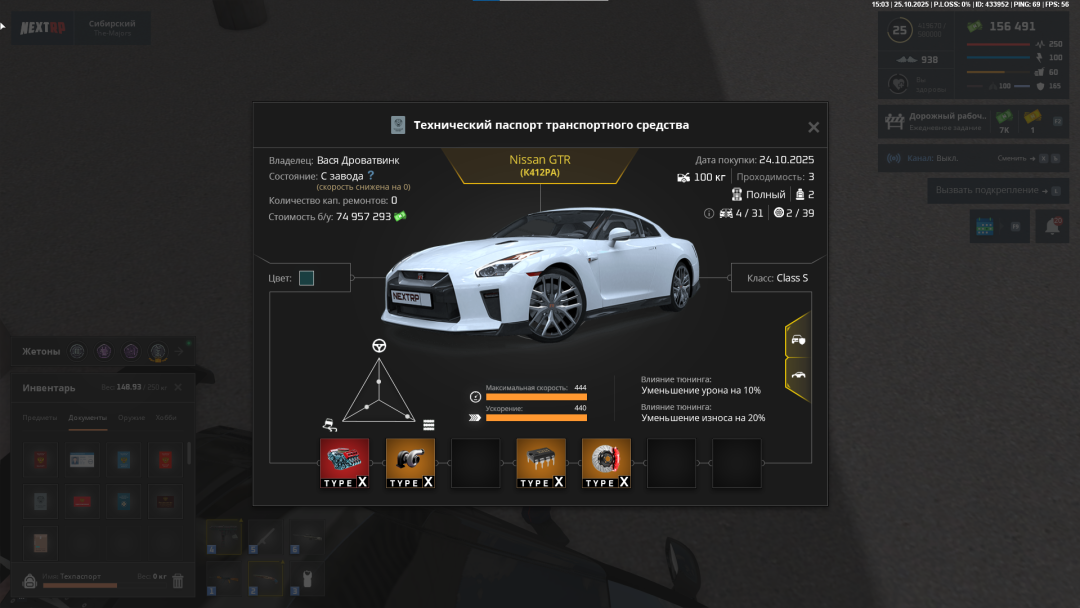Select the ID card document slot

[82, 460]
